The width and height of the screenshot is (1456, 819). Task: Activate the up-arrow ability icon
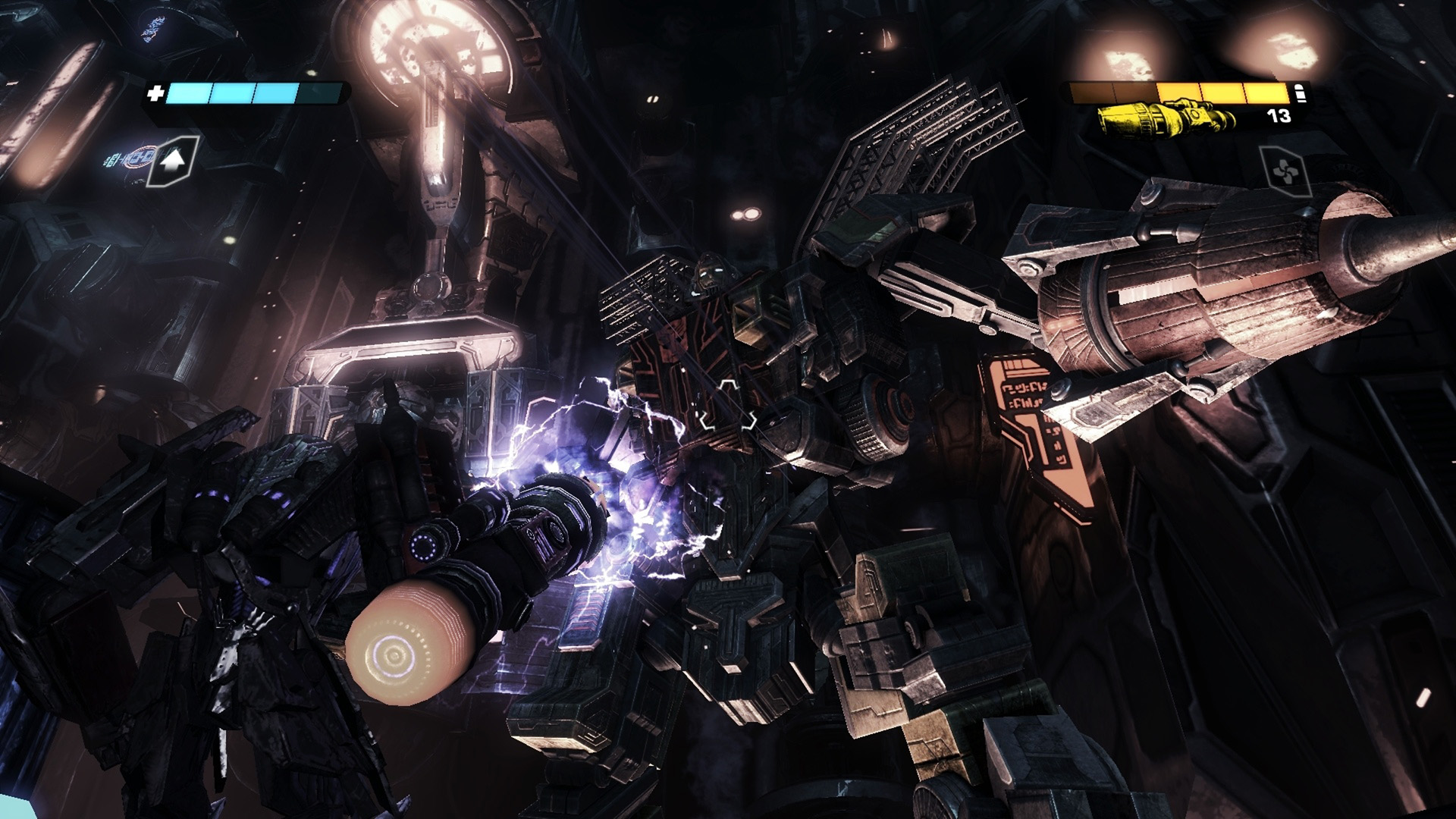[x=174, y=160]
